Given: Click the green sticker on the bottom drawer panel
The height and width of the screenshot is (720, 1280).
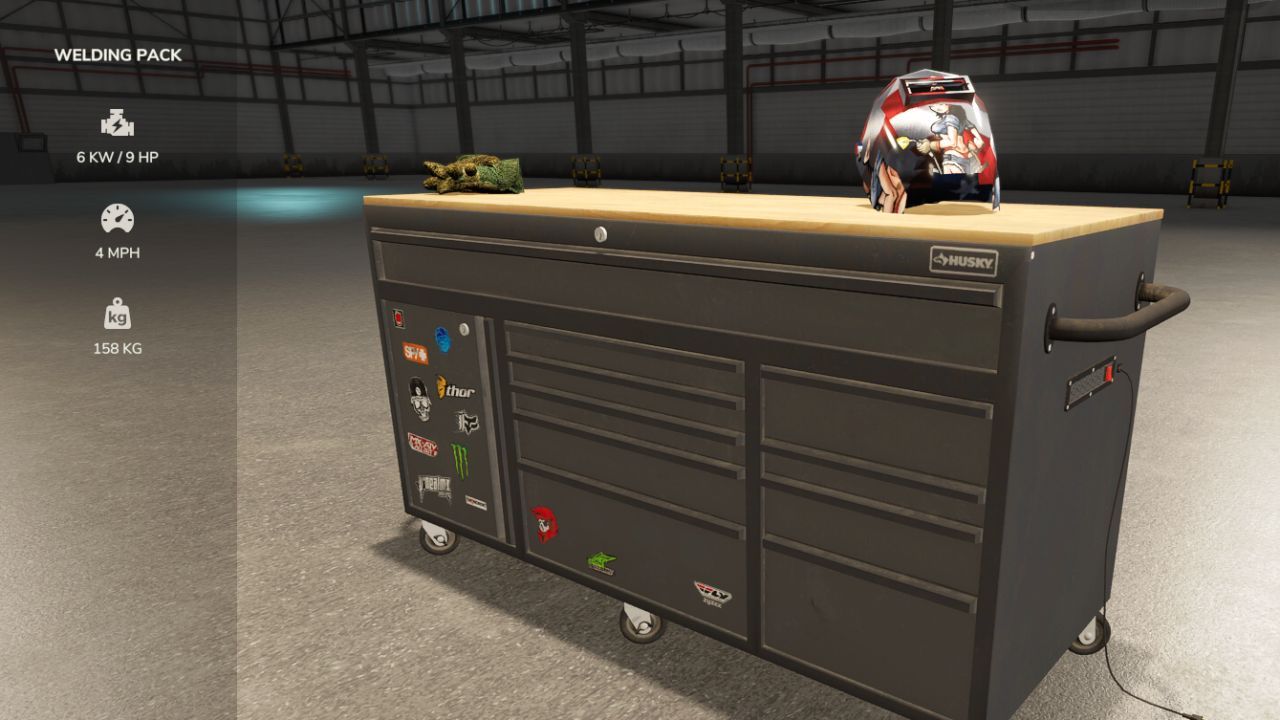Looking at the screenshot, I should click(x=600, y=563).
